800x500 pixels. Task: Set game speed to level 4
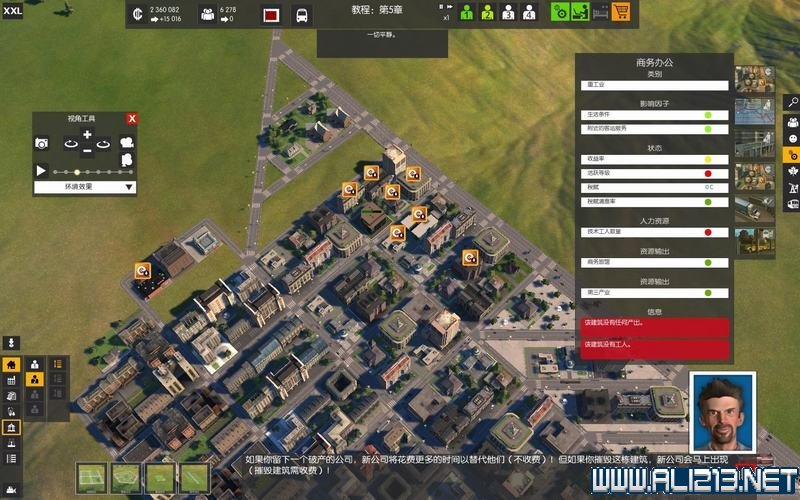530,13
